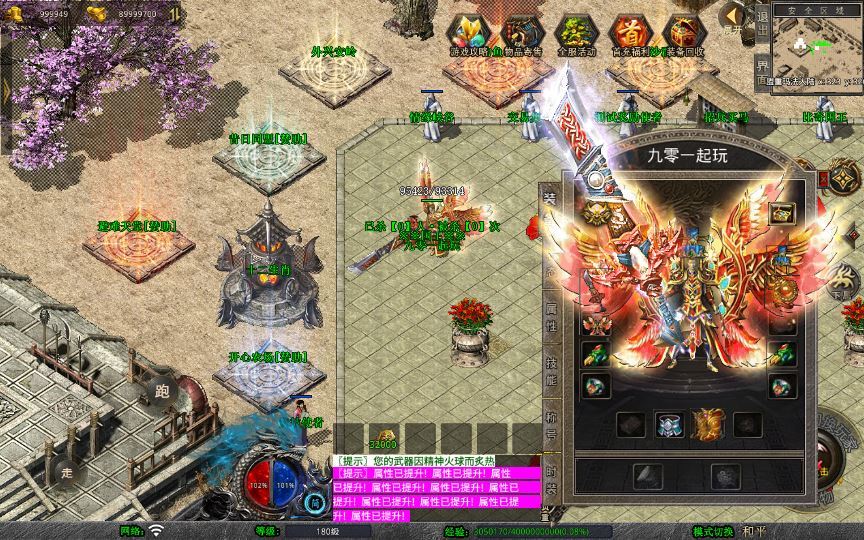Viewport: 864px width, 540px height.
Task: Open the 装备回收 equipment recycling chest
Action: [683, 33]
